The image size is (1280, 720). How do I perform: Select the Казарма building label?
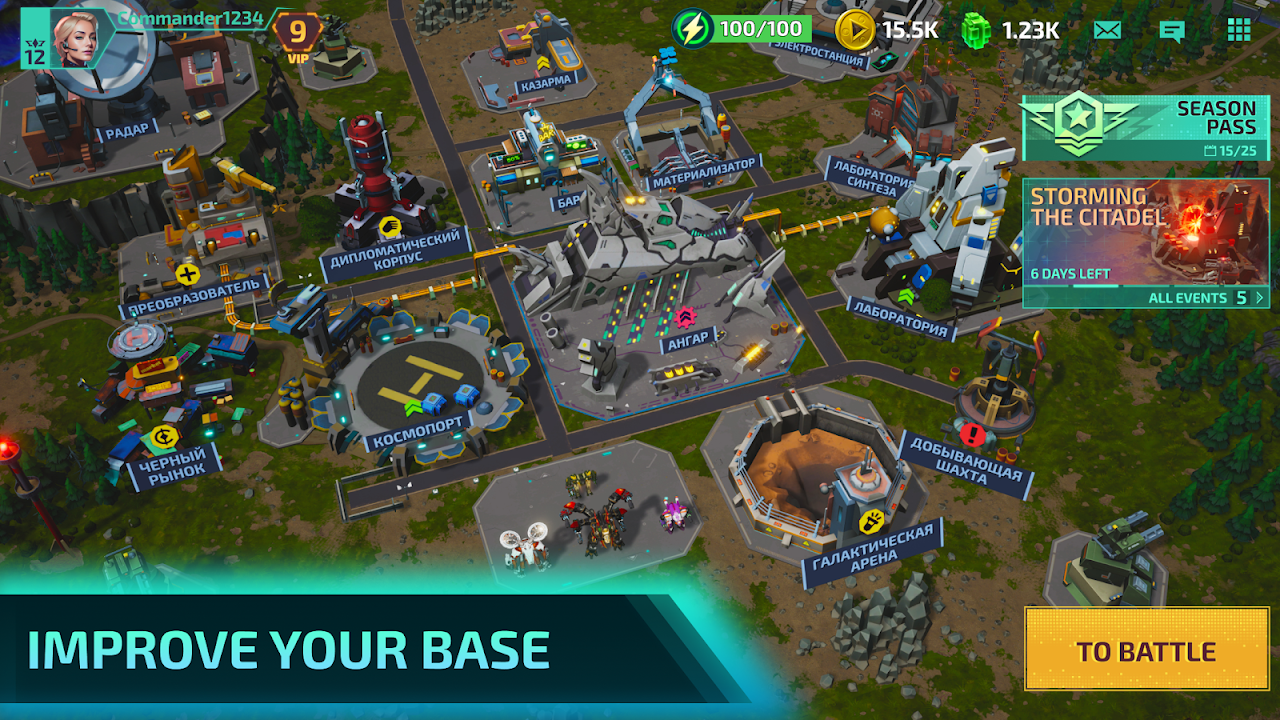tap(546, 85)
